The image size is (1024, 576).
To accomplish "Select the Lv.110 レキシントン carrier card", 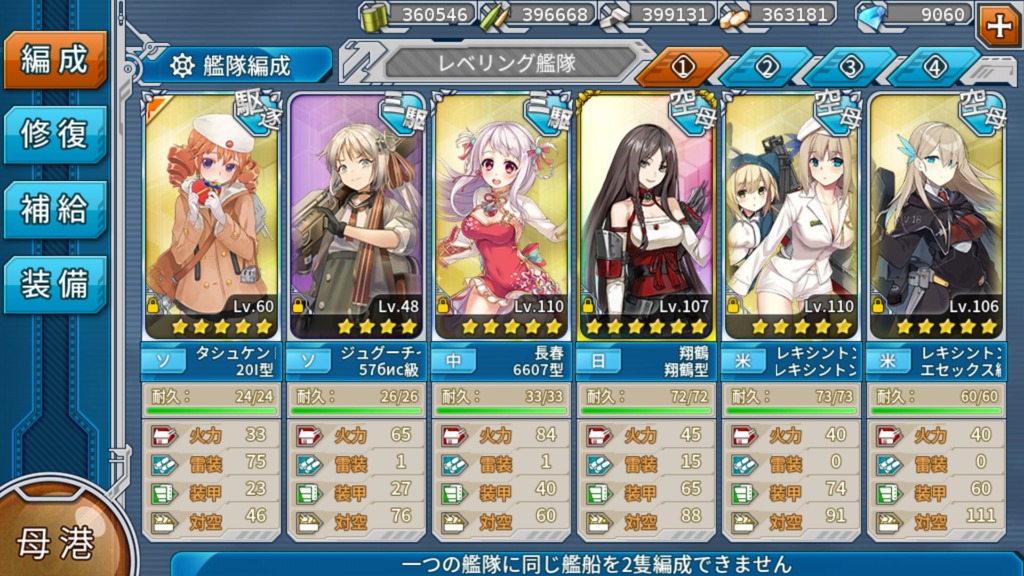I will (x=791, y=215).
